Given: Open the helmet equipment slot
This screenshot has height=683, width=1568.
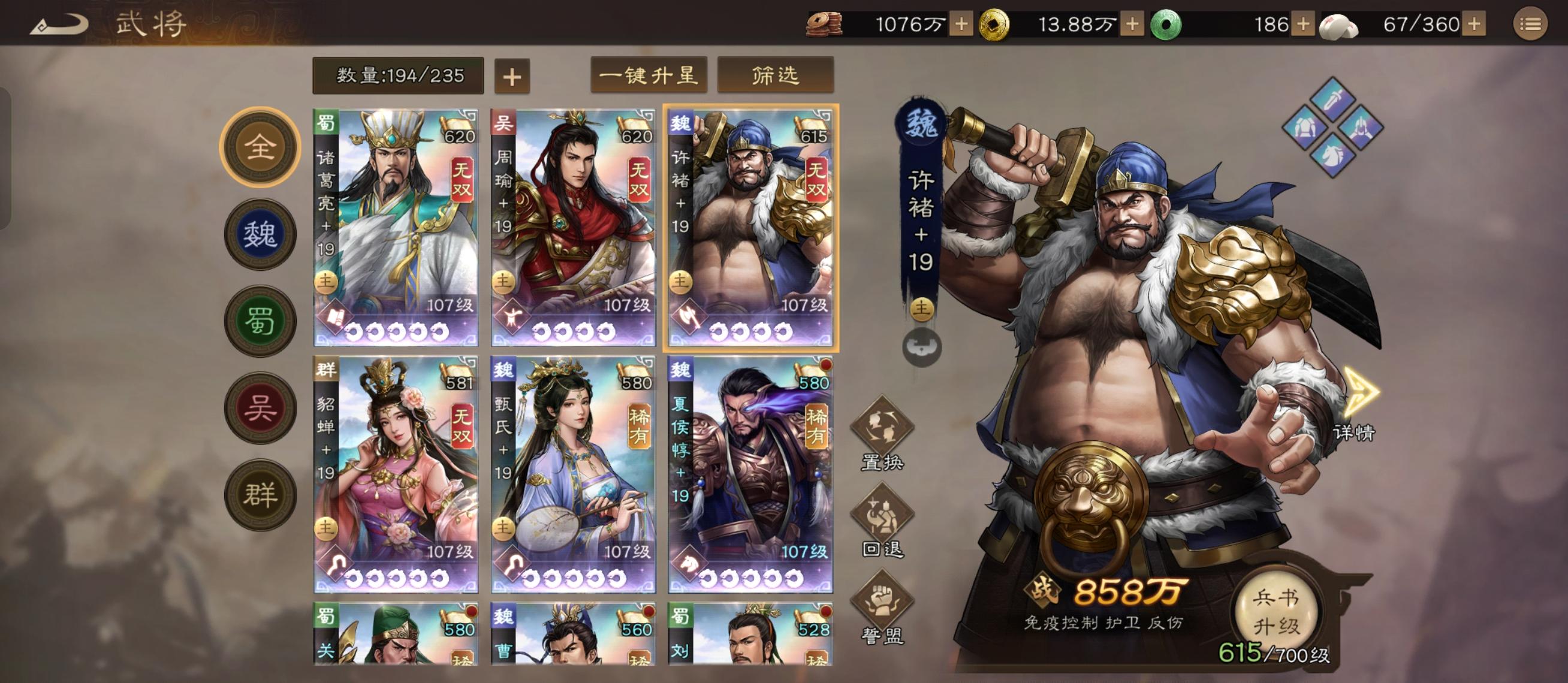Looking at the screenshot, I should pos(1362,129).
